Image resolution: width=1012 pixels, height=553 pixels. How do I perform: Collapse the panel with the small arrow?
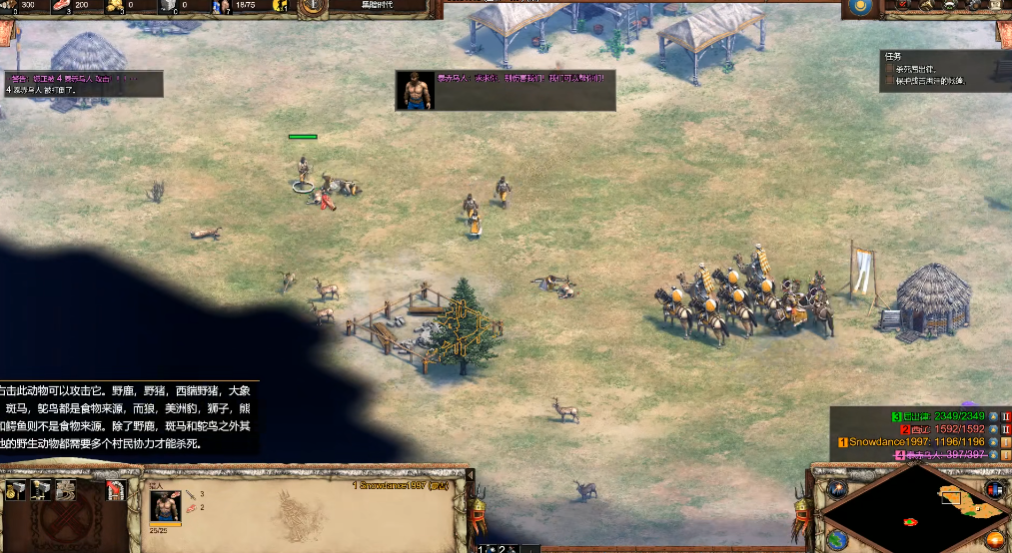(x=470, y=475)
